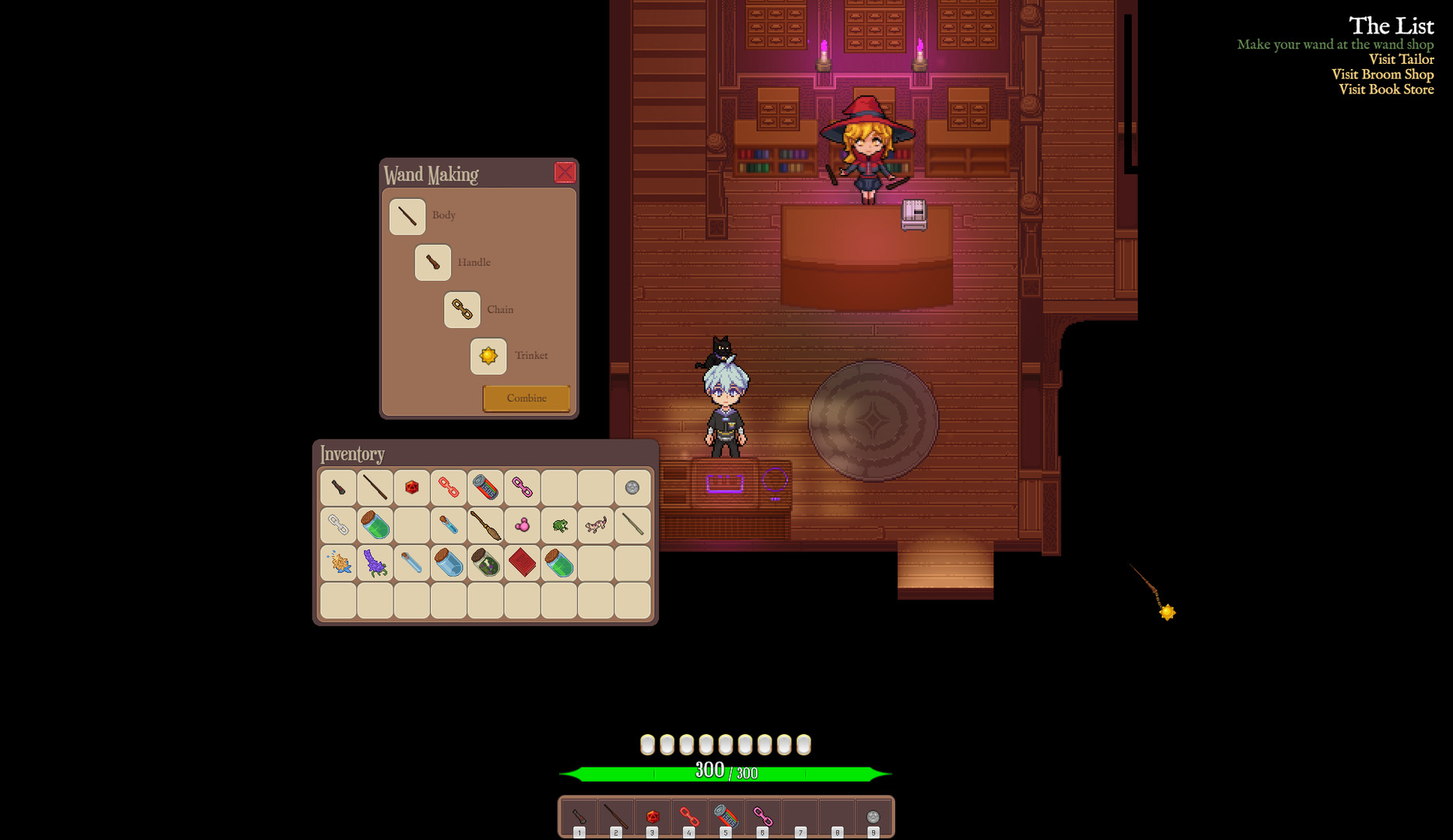This screenshot has height=840, width=1453.
Task: Select the lizard item in the inventory
Action: (593, 524)
